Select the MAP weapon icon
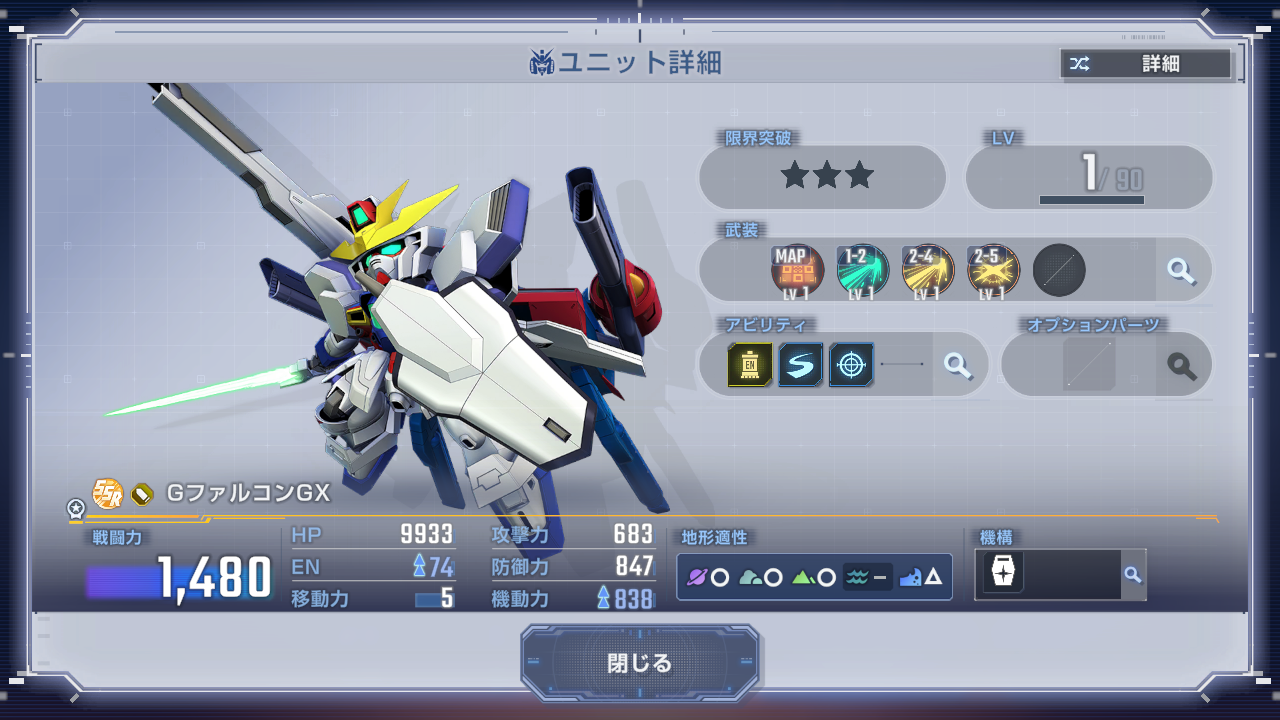 [797, 271]
